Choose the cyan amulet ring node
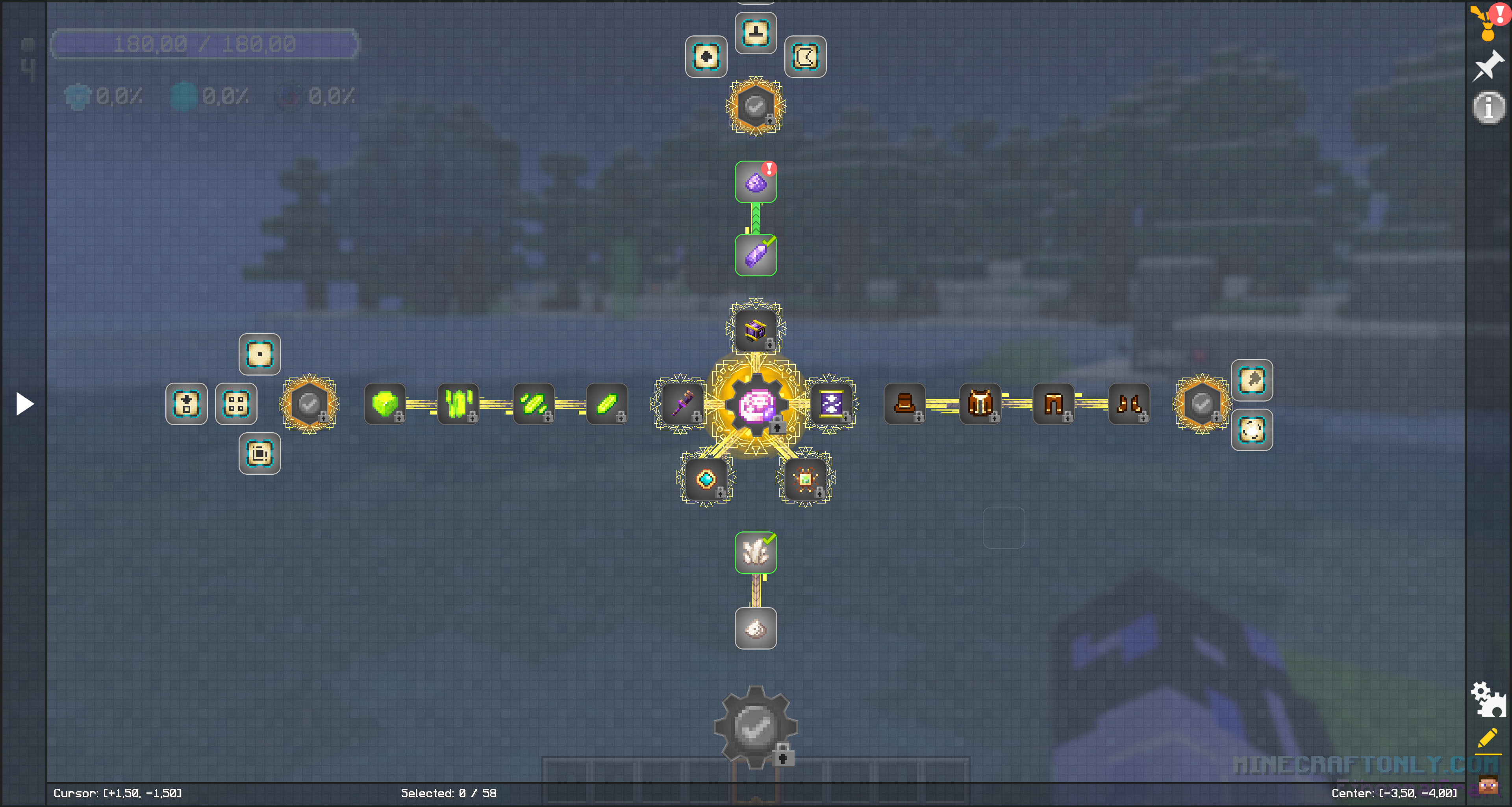This screenshot has width=1512, height=807. 706,479
